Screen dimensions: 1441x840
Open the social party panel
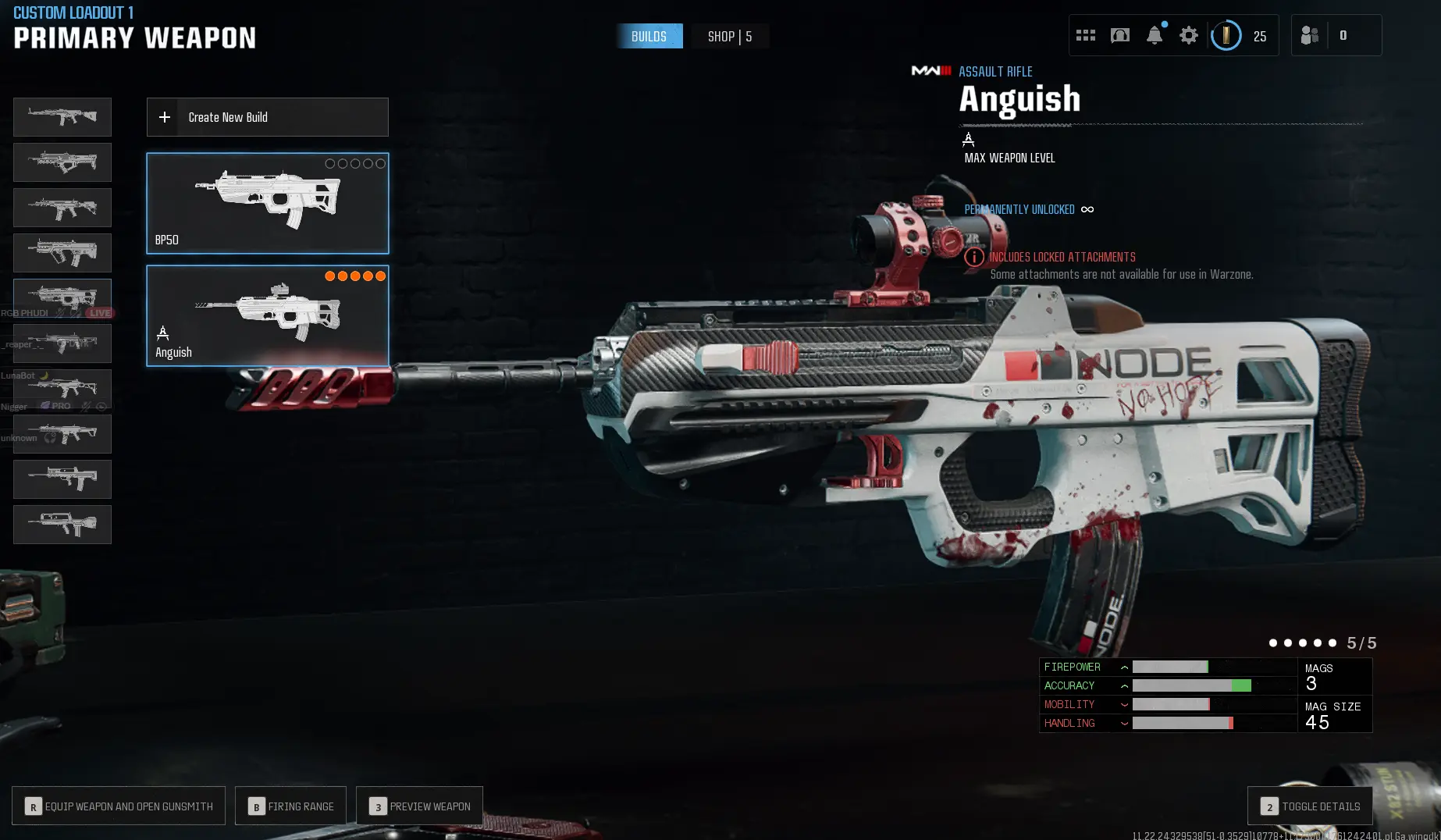1310,35
